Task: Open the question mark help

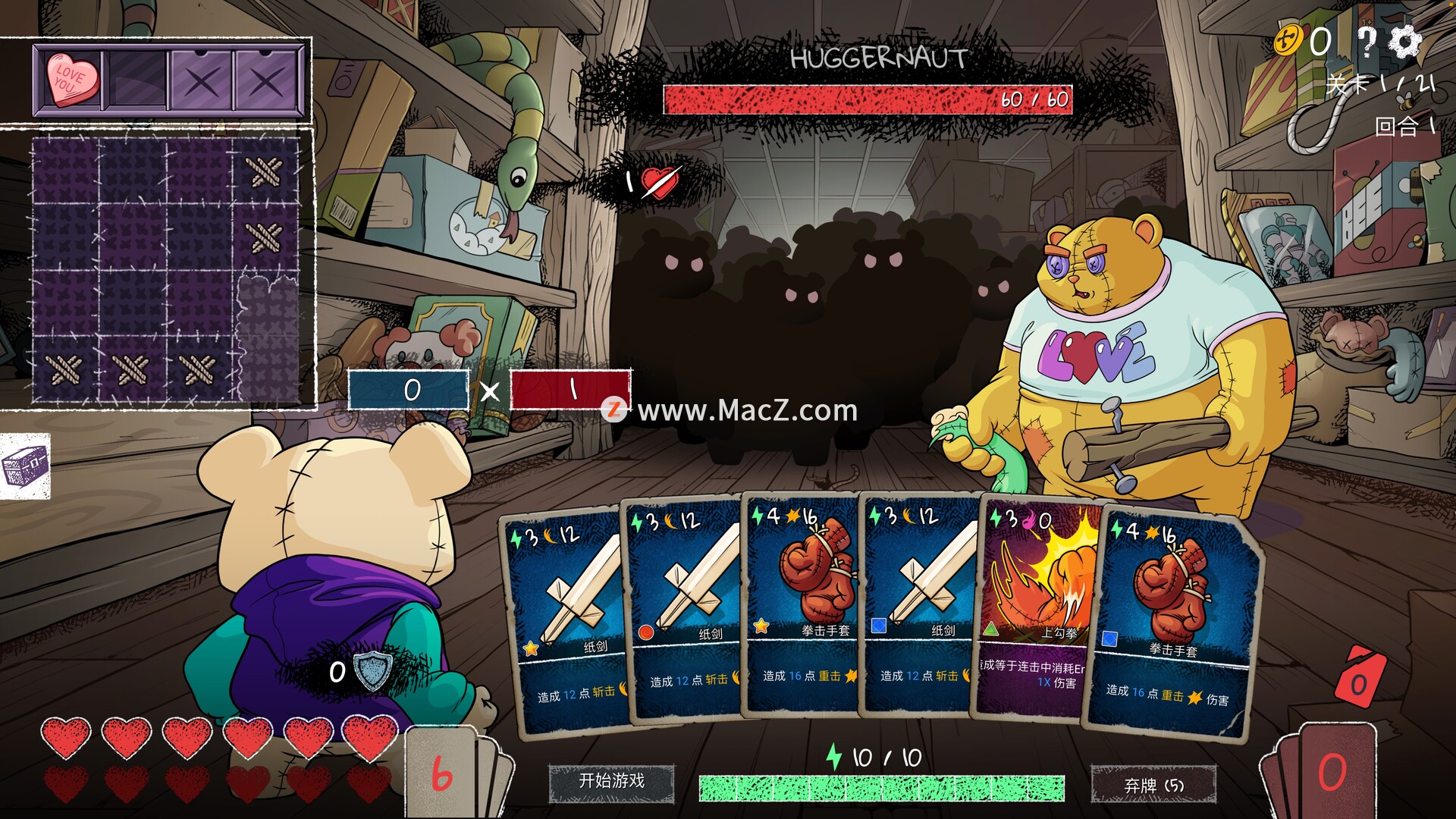Action: point(1366,42)
